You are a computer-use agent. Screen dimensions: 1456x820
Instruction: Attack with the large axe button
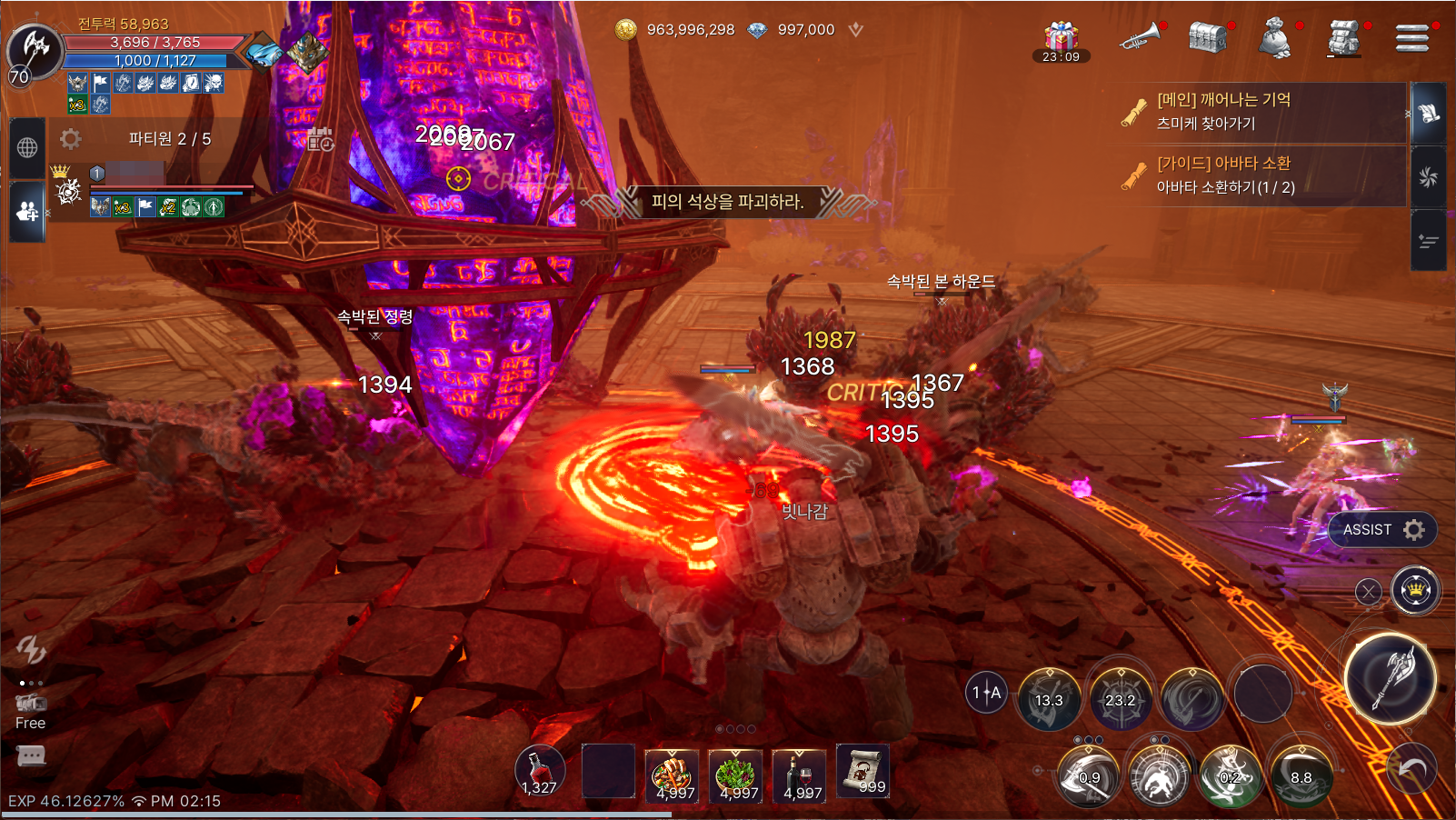(1390, 678)
